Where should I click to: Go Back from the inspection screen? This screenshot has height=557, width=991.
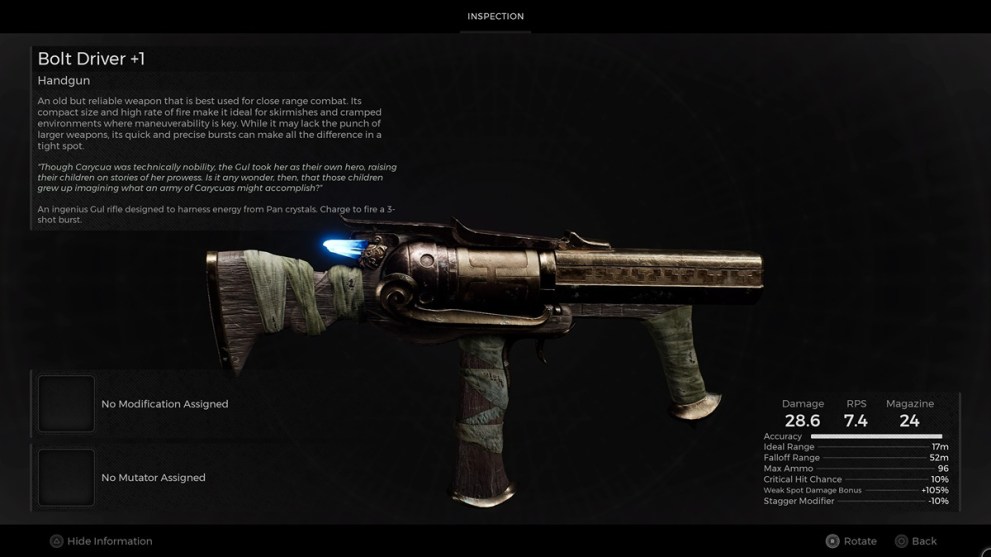point(915,541)
